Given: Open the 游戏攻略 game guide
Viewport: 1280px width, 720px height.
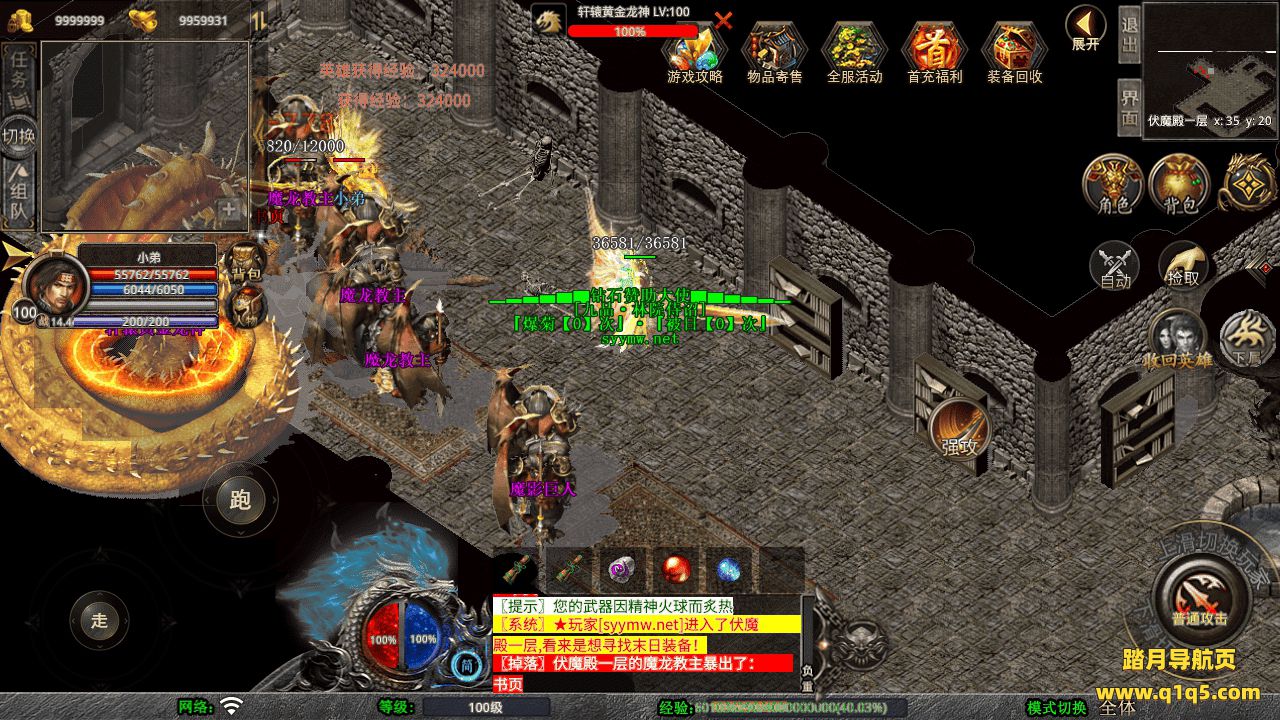Looking at the screenshot, I should (x=695, y=51).
